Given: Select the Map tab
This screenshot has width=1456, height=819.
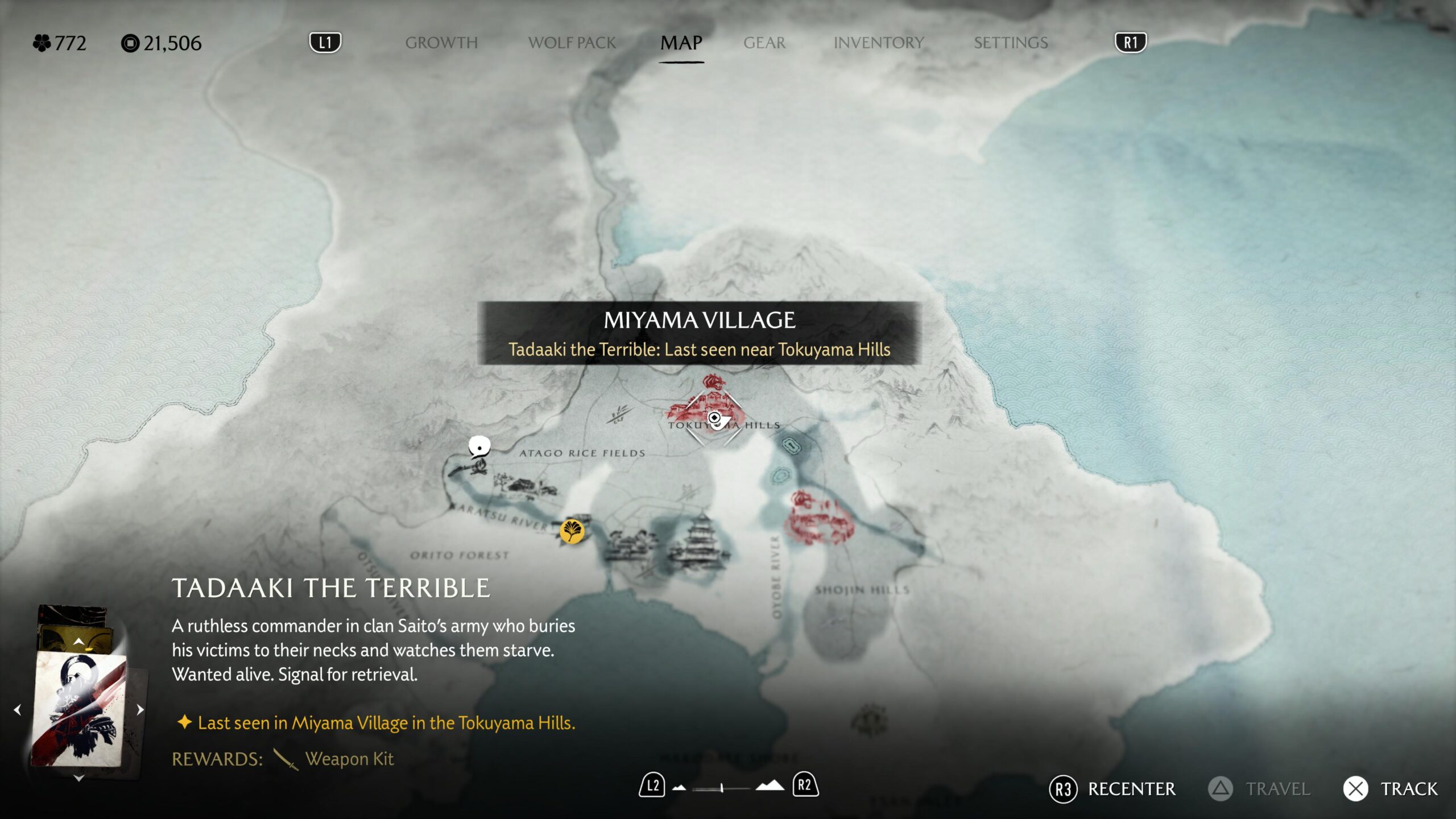Looking at the screenshot, I should click(681, 43).
